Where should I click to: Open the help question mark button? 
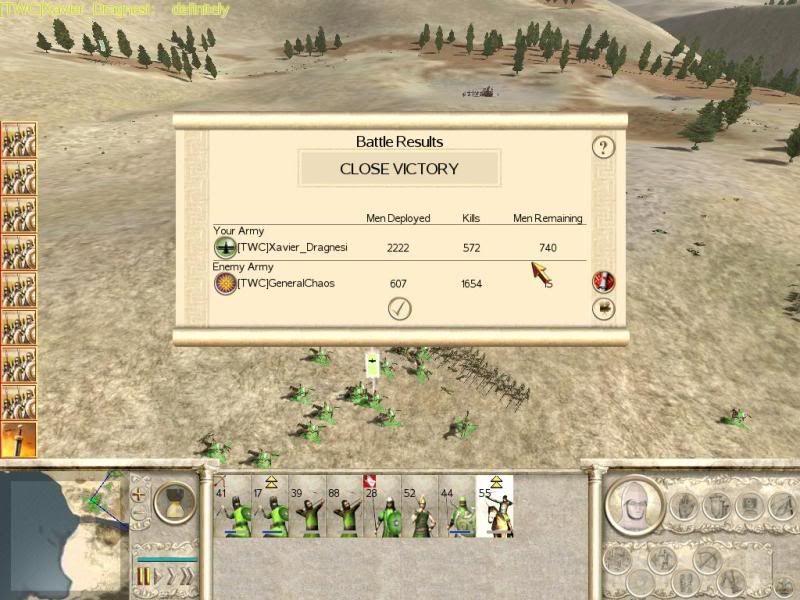[602, 148]
